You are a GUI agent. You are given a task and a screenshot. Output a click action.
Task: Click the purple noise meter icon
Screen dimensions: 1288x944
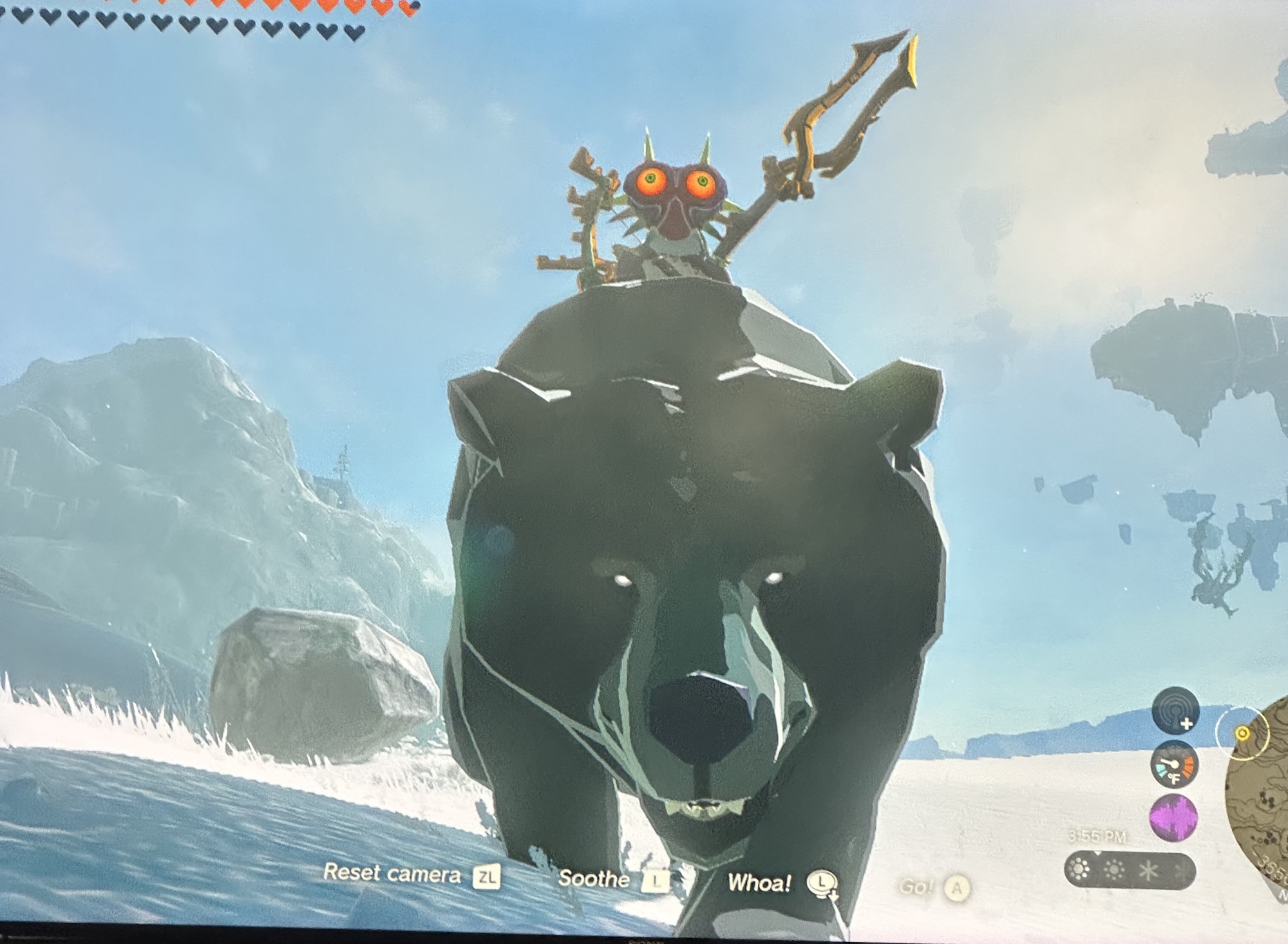click(x=1173, y=818)
